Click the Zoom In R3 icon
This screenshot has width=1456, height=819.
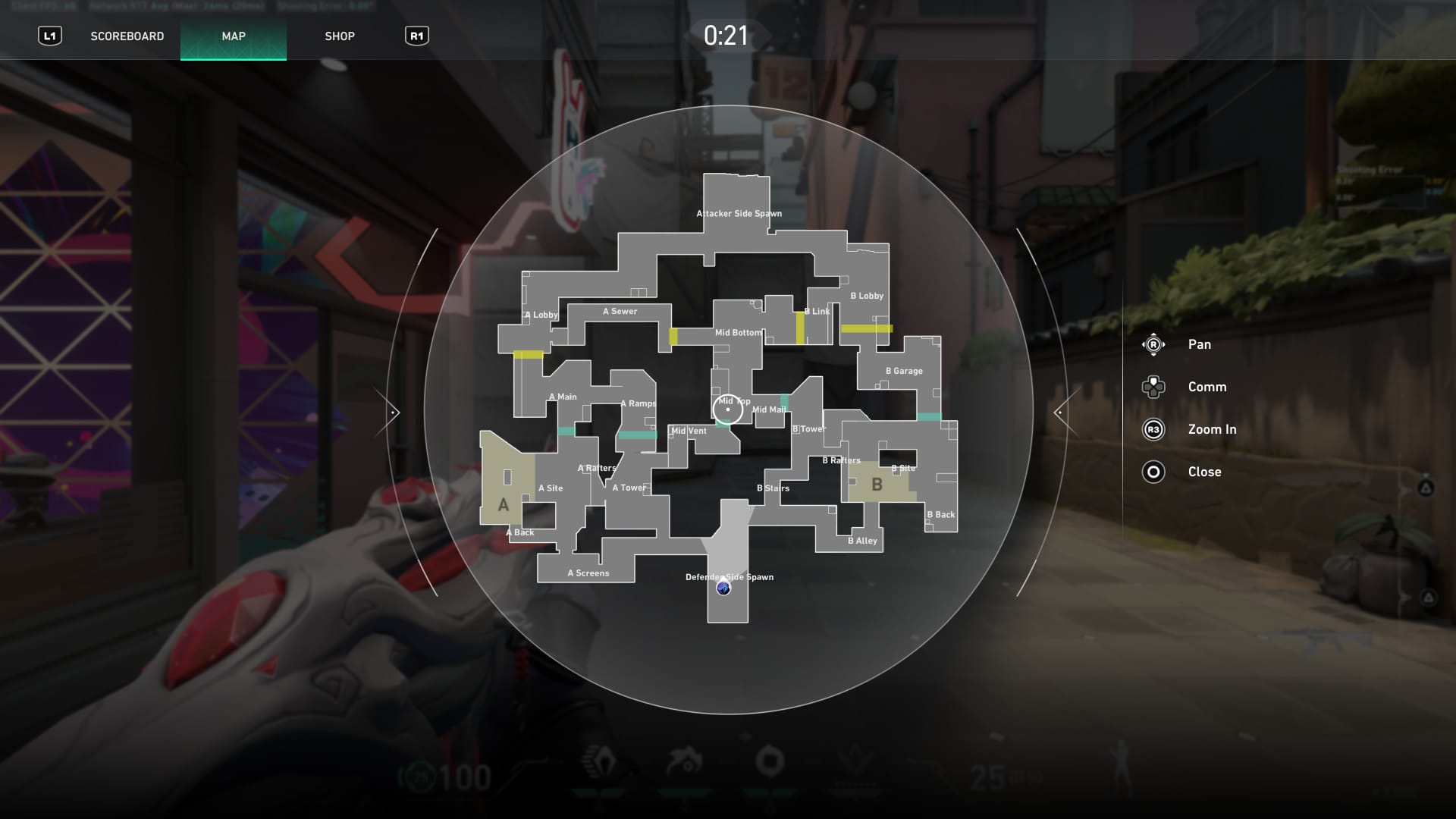(1153, 429)
